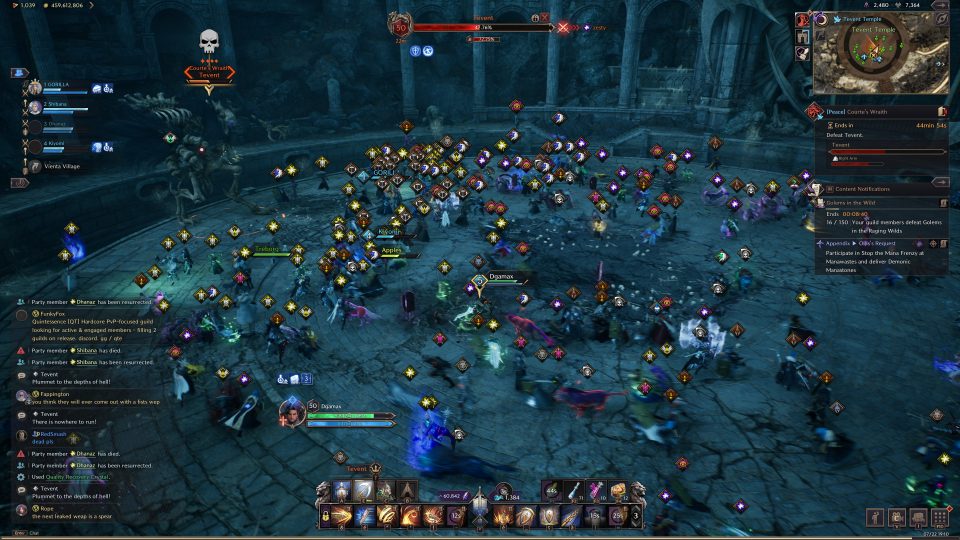This screenshot has height=540, width=960.
Task: Toggle the party panel tab above GORILLA
Action: point(18,73)
